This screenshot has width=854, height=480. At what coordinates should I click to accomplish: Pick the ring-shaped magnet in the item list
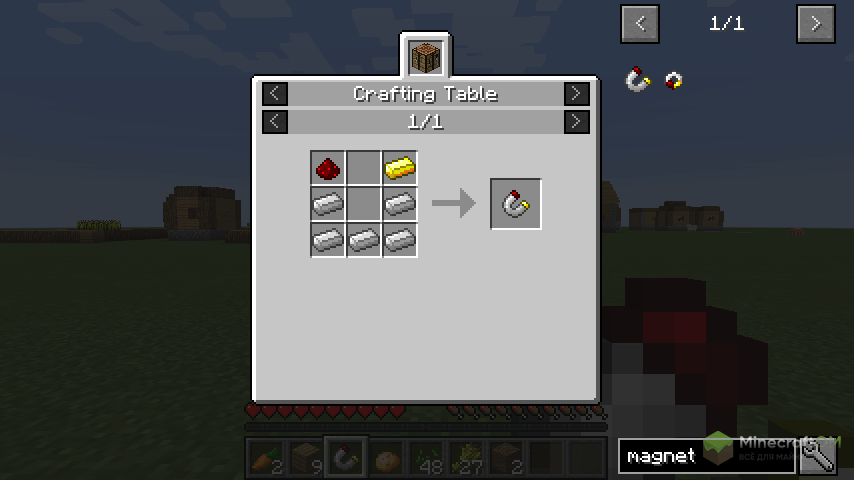674,80
